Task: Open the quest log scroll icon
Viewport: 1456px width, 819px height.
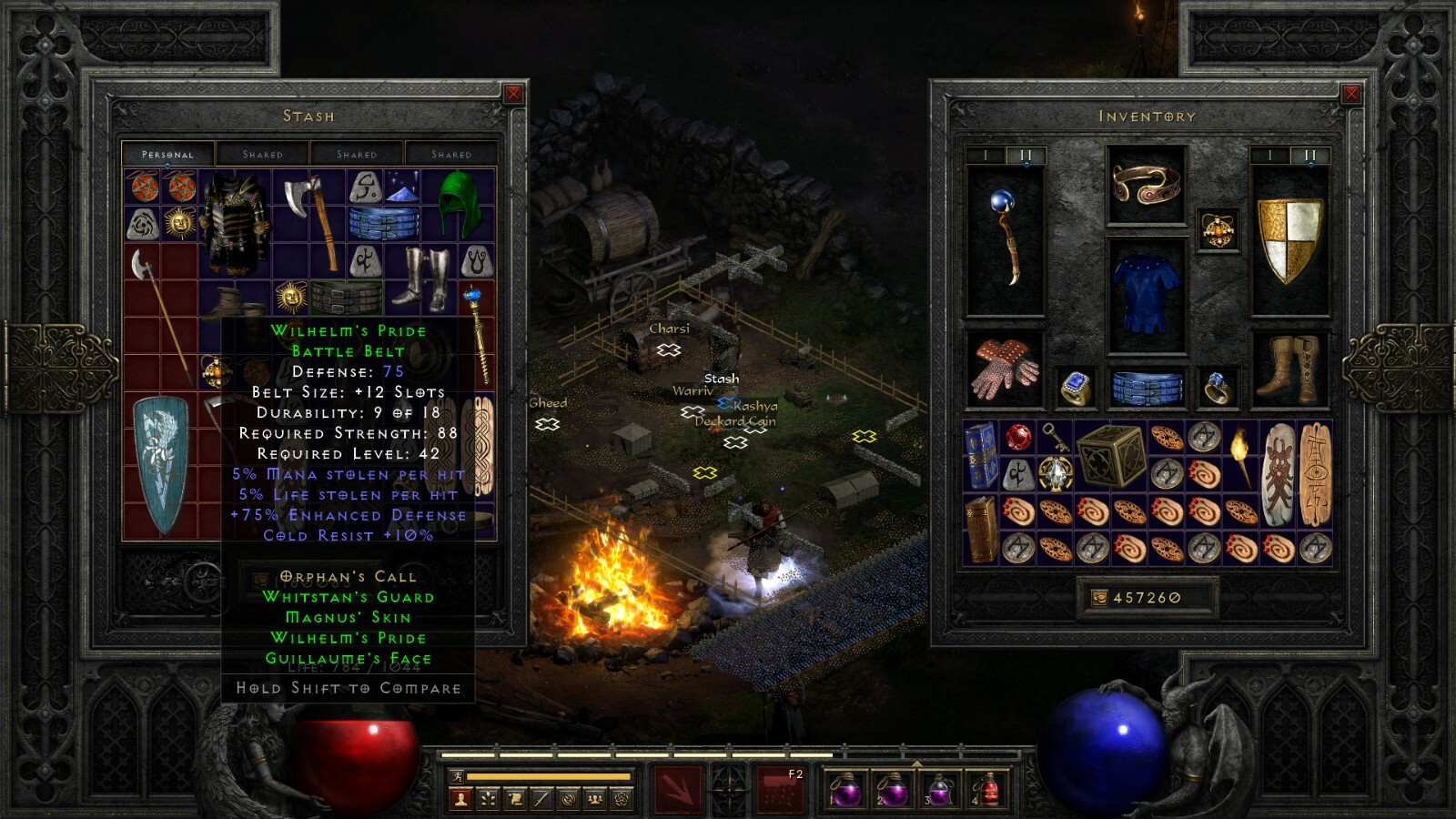Action: [x=515, y=799]
